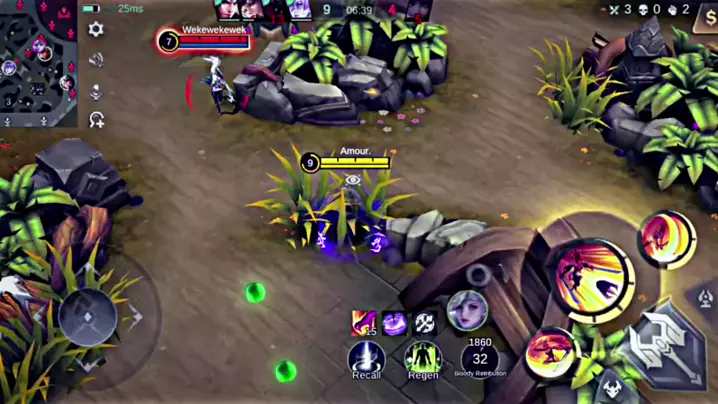Tap the crossed-axes icon in the item row
The width and height of the screenshot is (718, 404).
426,322
